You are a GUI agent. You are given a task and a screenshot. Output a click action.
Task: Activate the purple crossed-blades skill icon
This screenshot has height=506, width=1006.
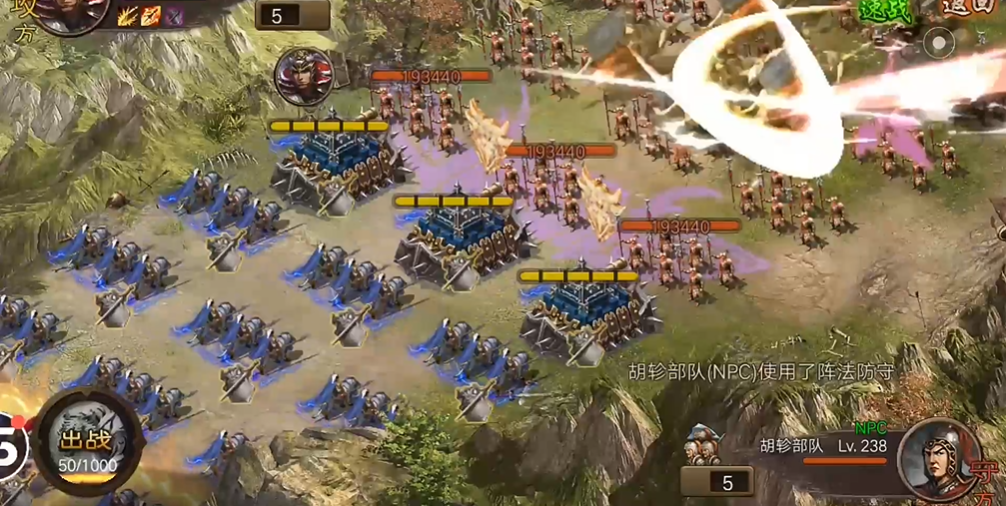175,15
